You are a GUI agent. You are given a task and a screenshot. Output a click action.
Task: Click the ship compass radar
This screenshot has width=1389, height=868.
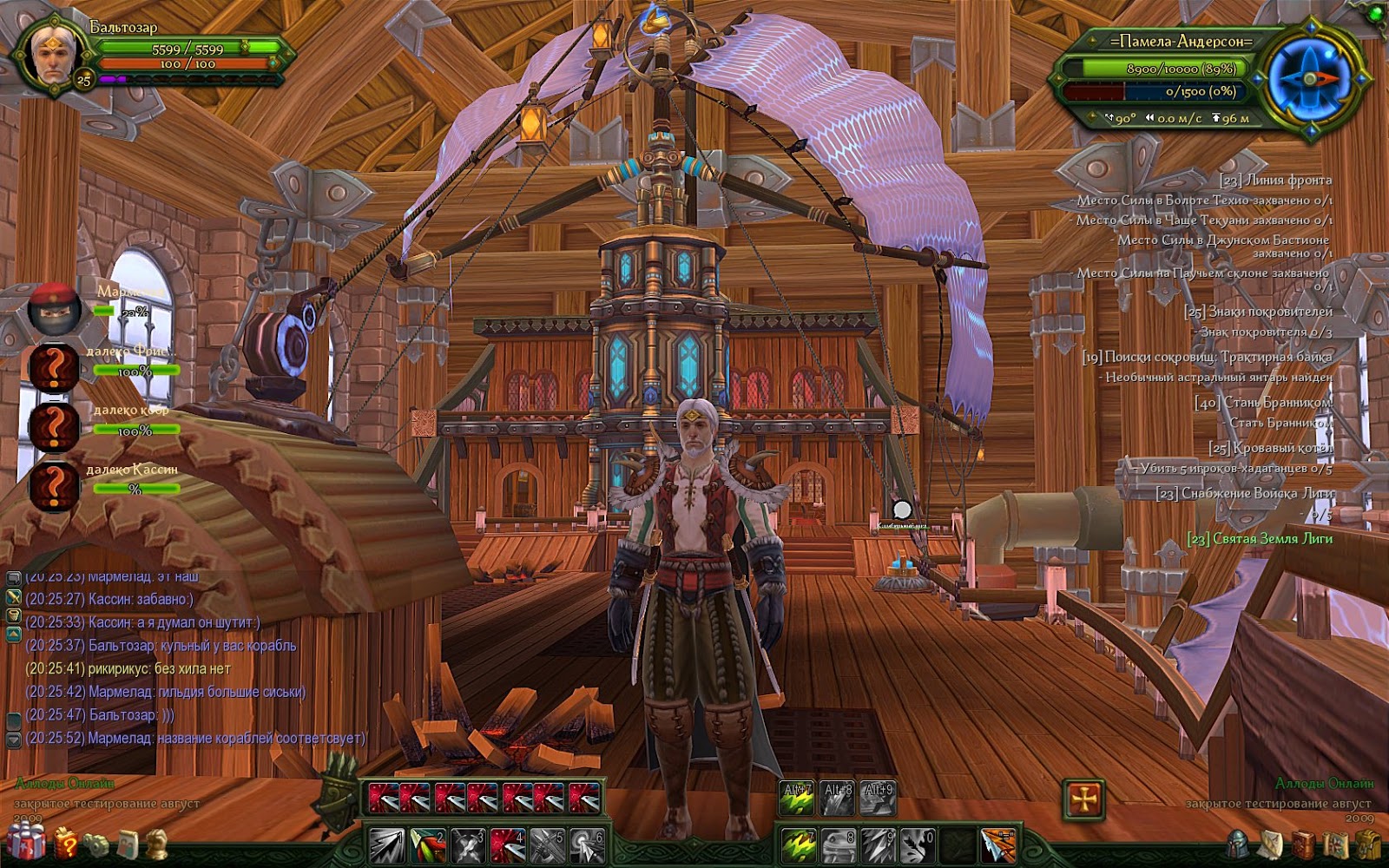pyautogui.click(x=1309, y=78)
